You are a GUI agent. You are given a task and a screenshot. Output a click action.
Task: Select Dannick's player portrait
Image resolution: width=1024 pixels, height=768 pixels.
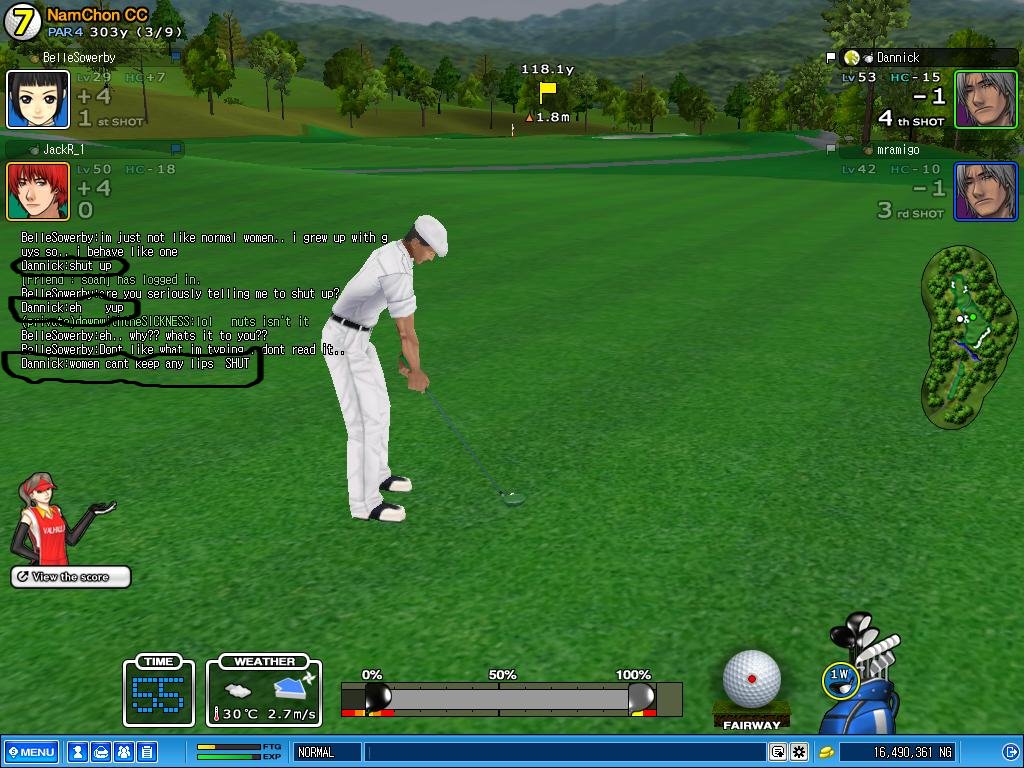pyautogui.click(x=985, y=100)
